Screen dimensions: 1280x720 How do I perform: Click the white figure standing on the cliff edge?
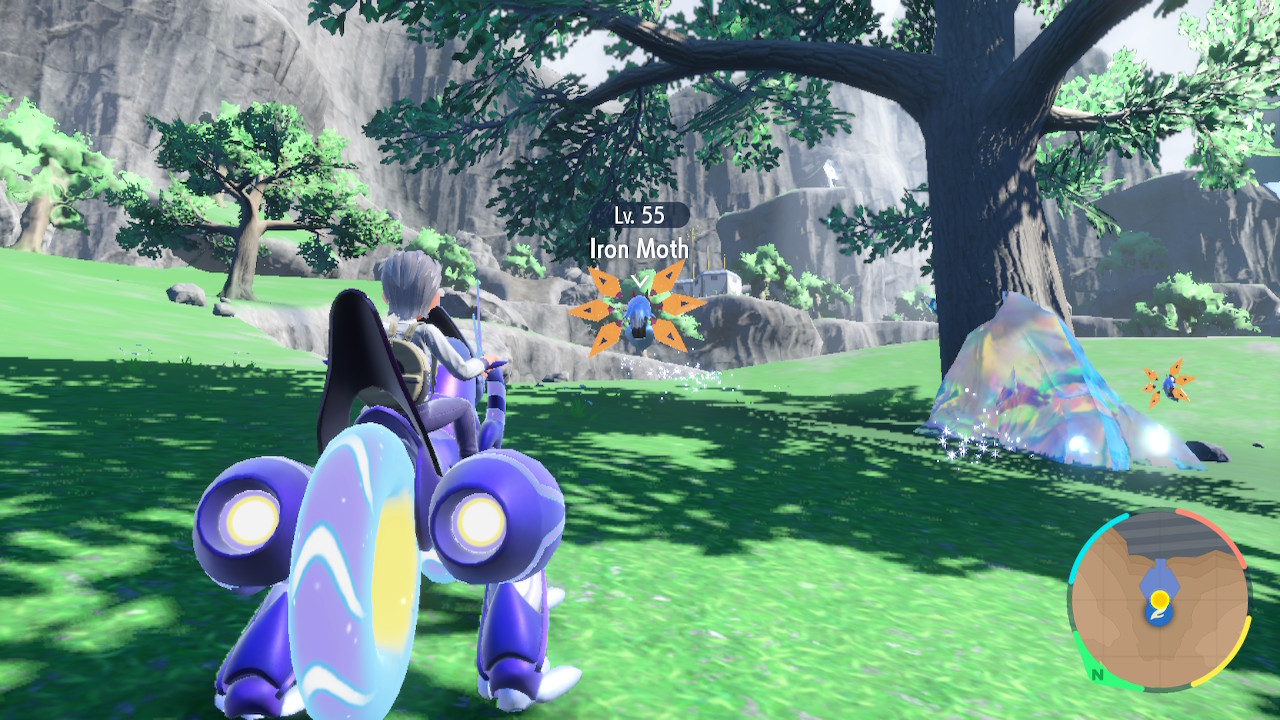(x=832, y=174)
